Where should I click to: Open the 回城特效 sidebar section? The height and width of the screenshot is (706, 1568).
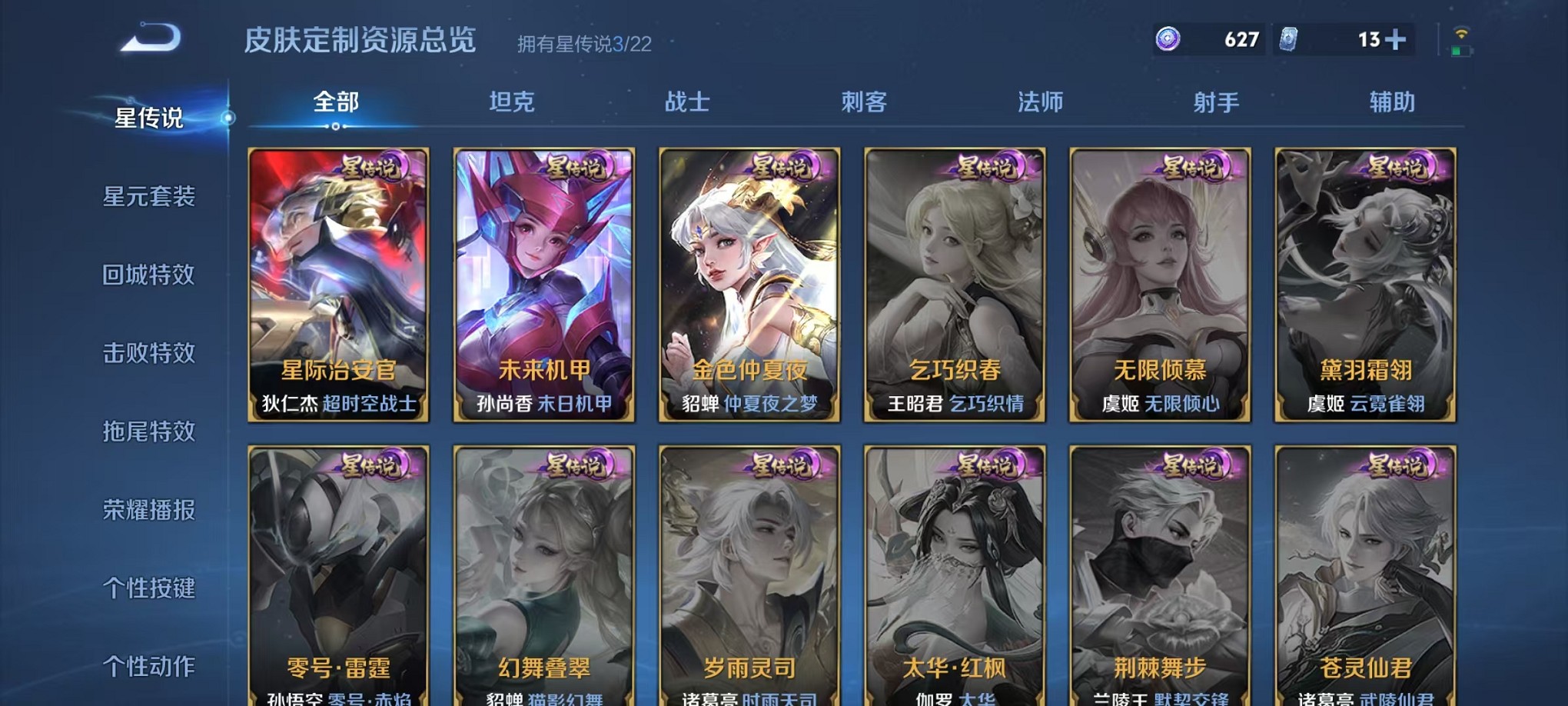click(x=150, y=275)
